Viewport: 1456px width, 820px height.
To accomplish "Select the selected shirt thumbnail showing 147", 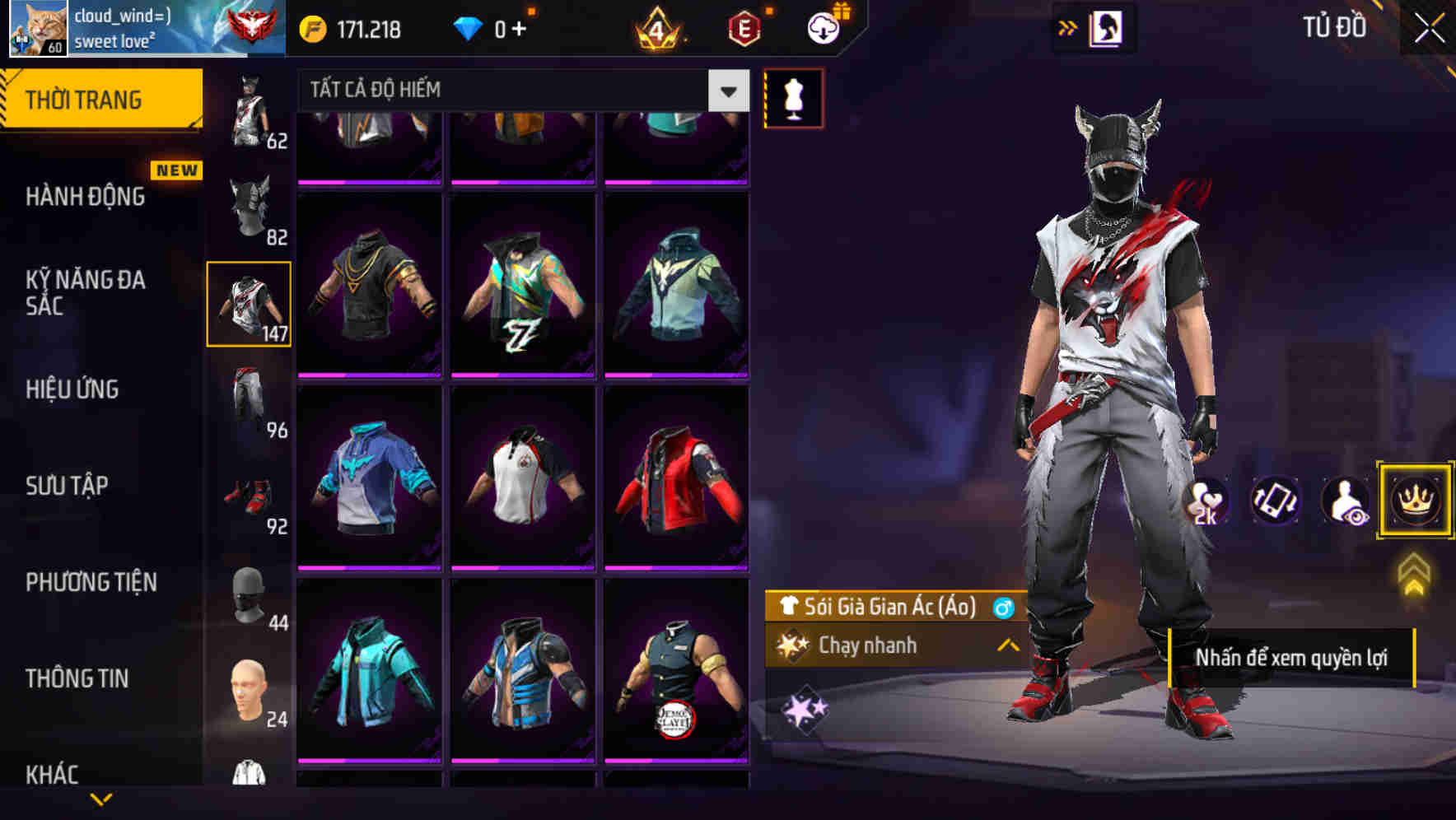I will [249, 303].
